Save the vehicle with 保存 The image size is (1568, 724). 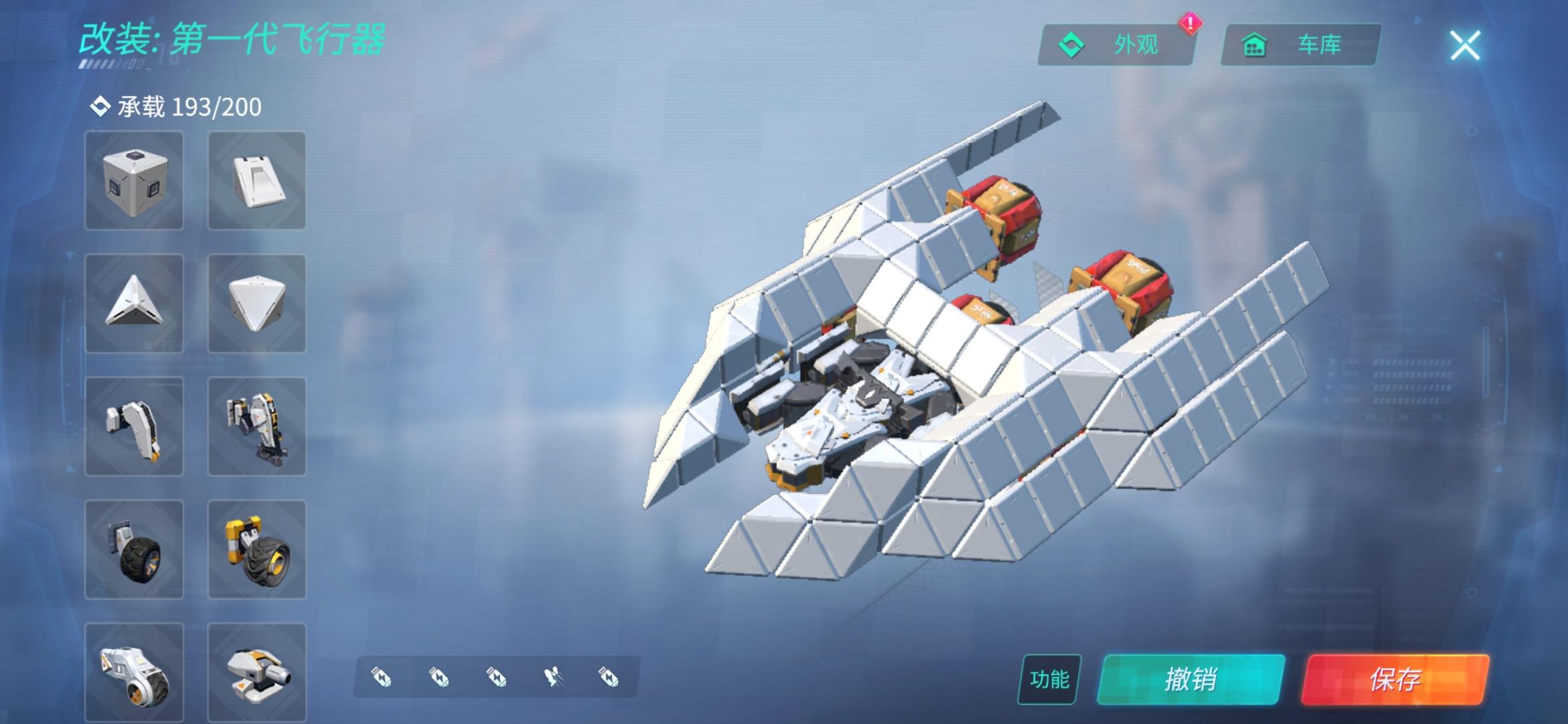pos(1395,679)
